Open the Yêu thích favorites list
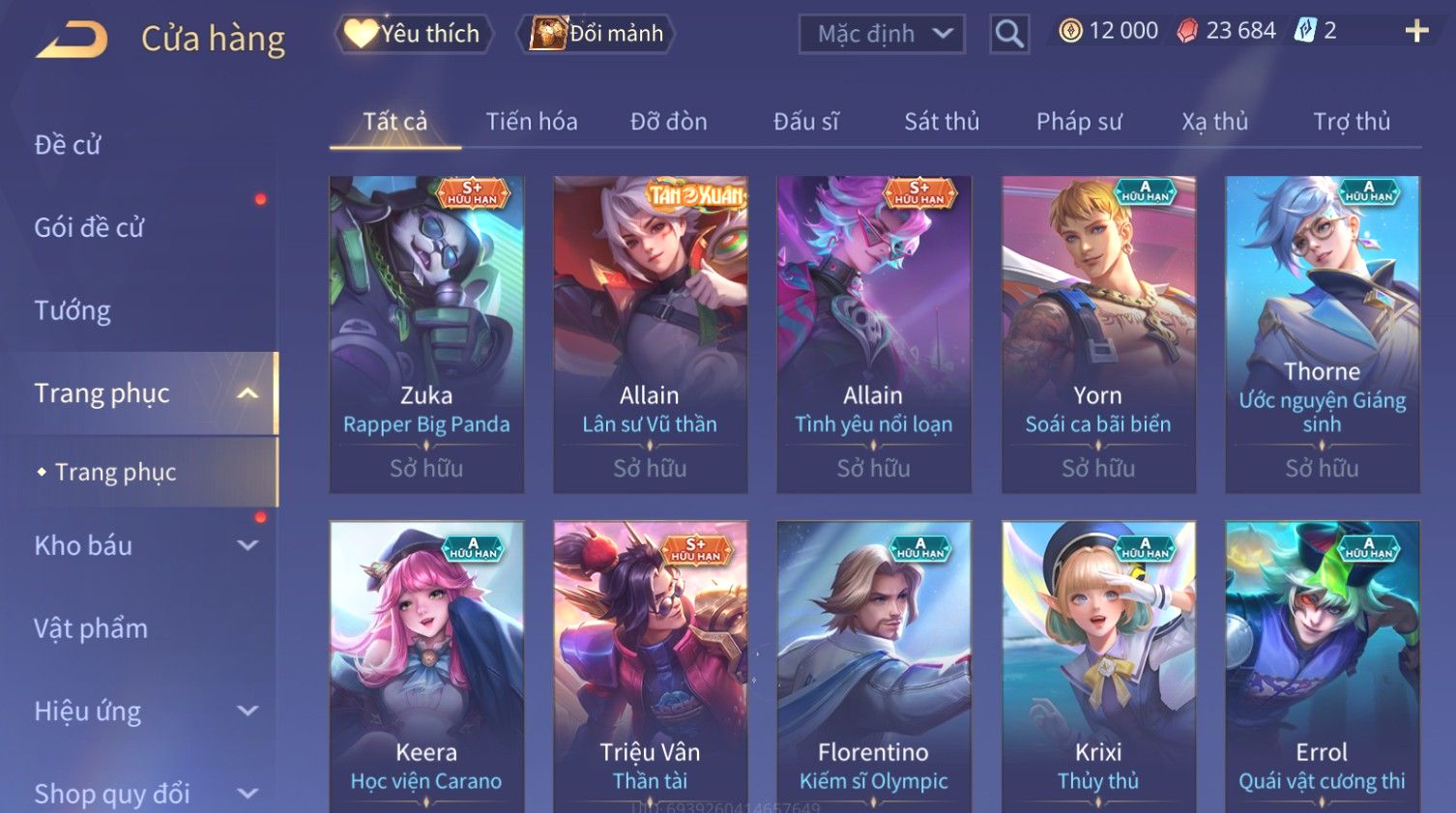 coord(414,34)
